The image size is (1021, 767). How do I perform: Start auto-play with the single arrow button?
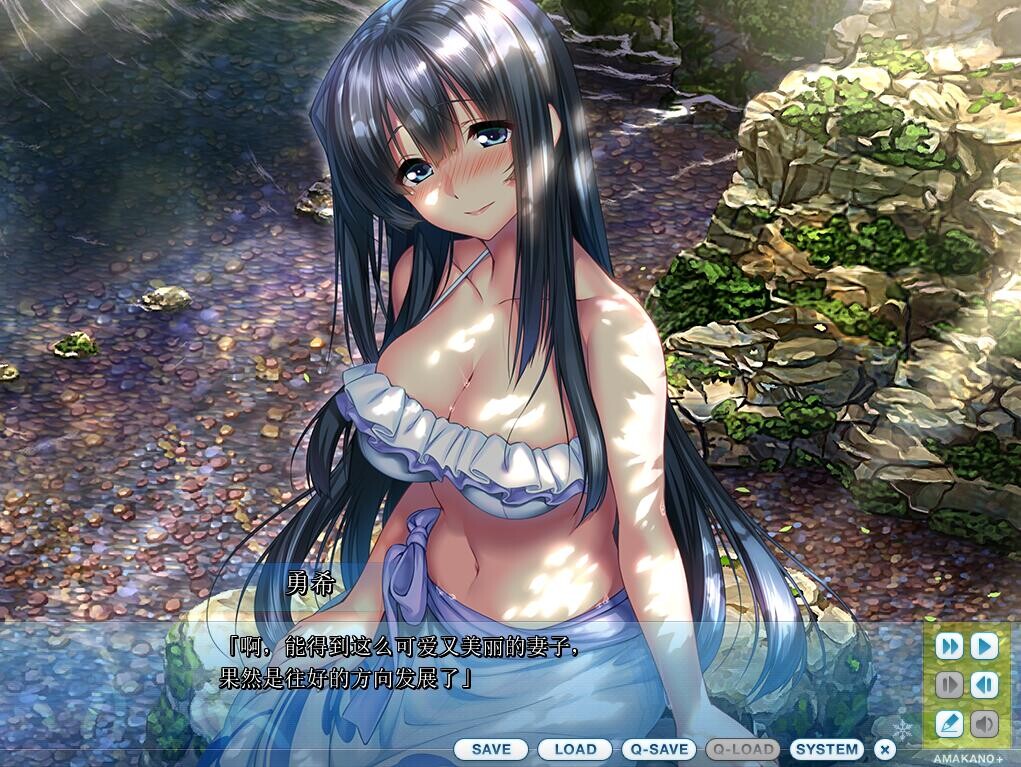[x=984, y=646]
